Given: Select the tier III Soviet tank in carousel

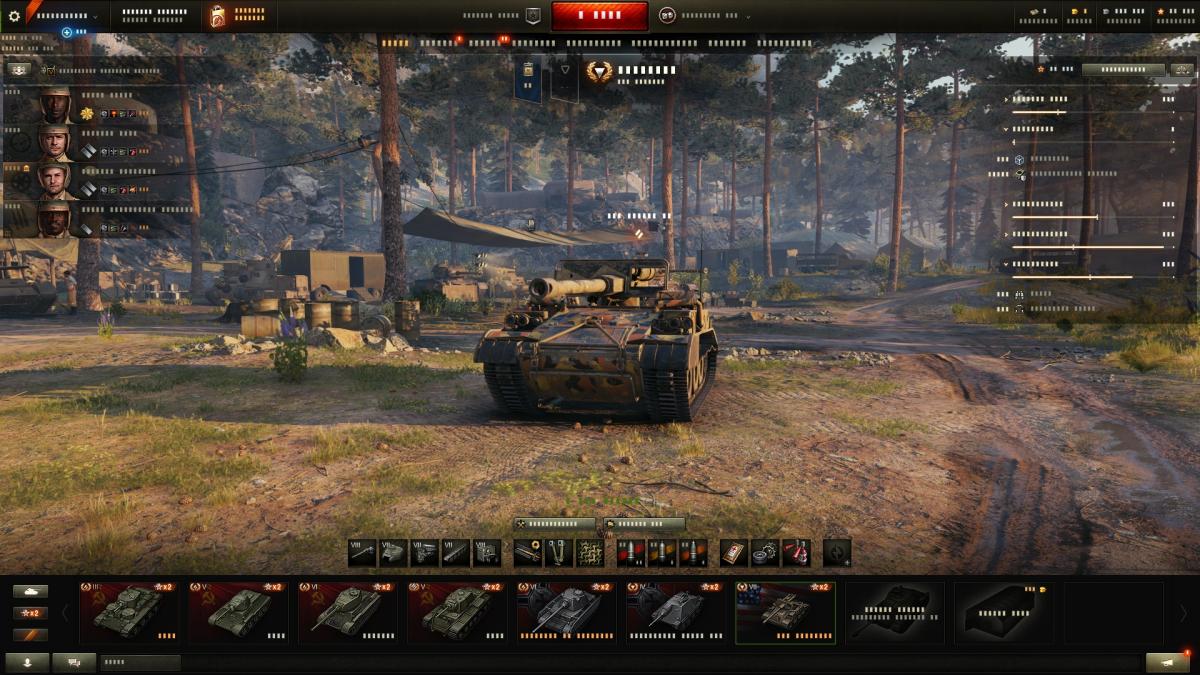Looking at the screenshot, I should 128,611.
